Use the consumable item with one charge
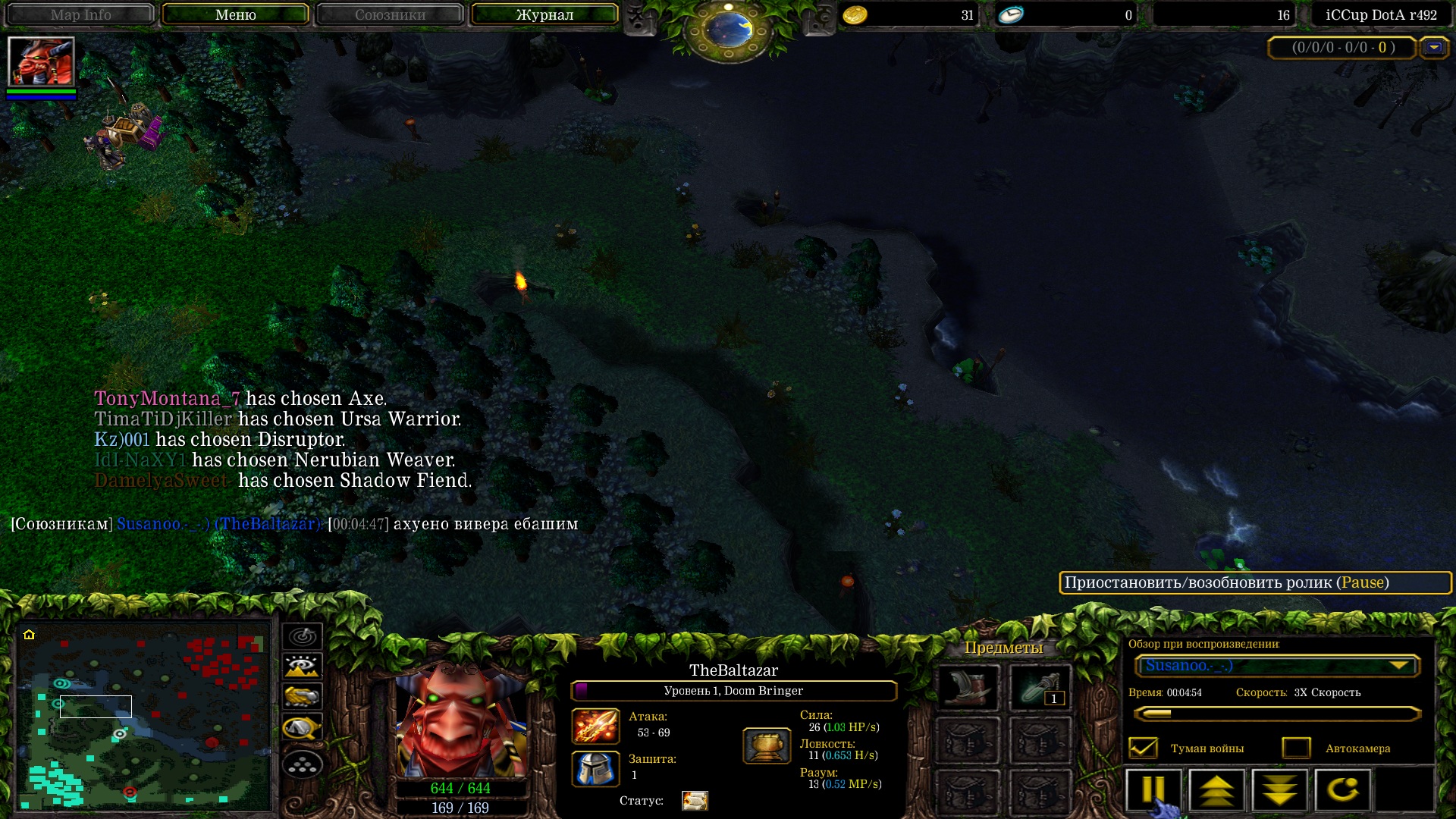The height and width of the screenshot is (819, 1456). tap(1040, 687)
